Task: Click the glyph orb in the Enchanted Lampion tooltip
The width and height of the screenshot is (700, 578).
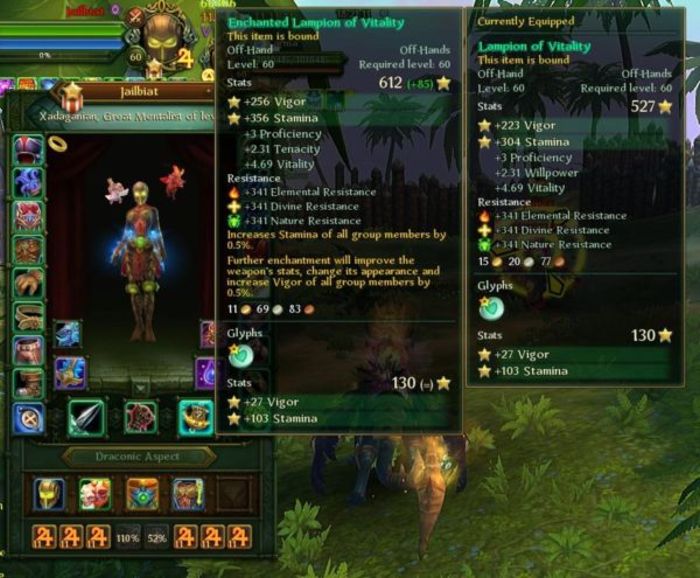Action: click(x=241, y=353)
